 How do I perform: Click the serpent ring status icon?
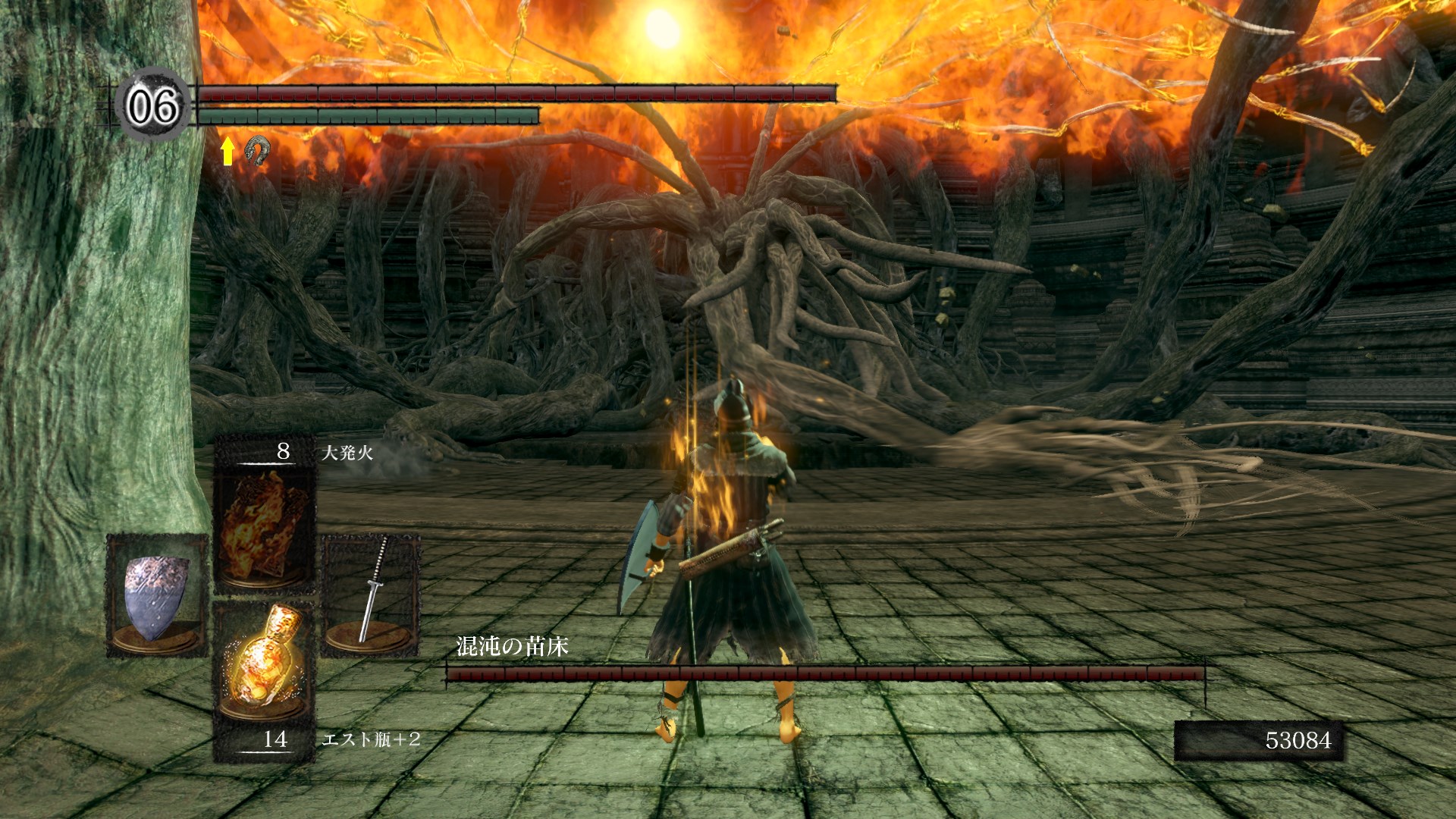pos(256,151)
